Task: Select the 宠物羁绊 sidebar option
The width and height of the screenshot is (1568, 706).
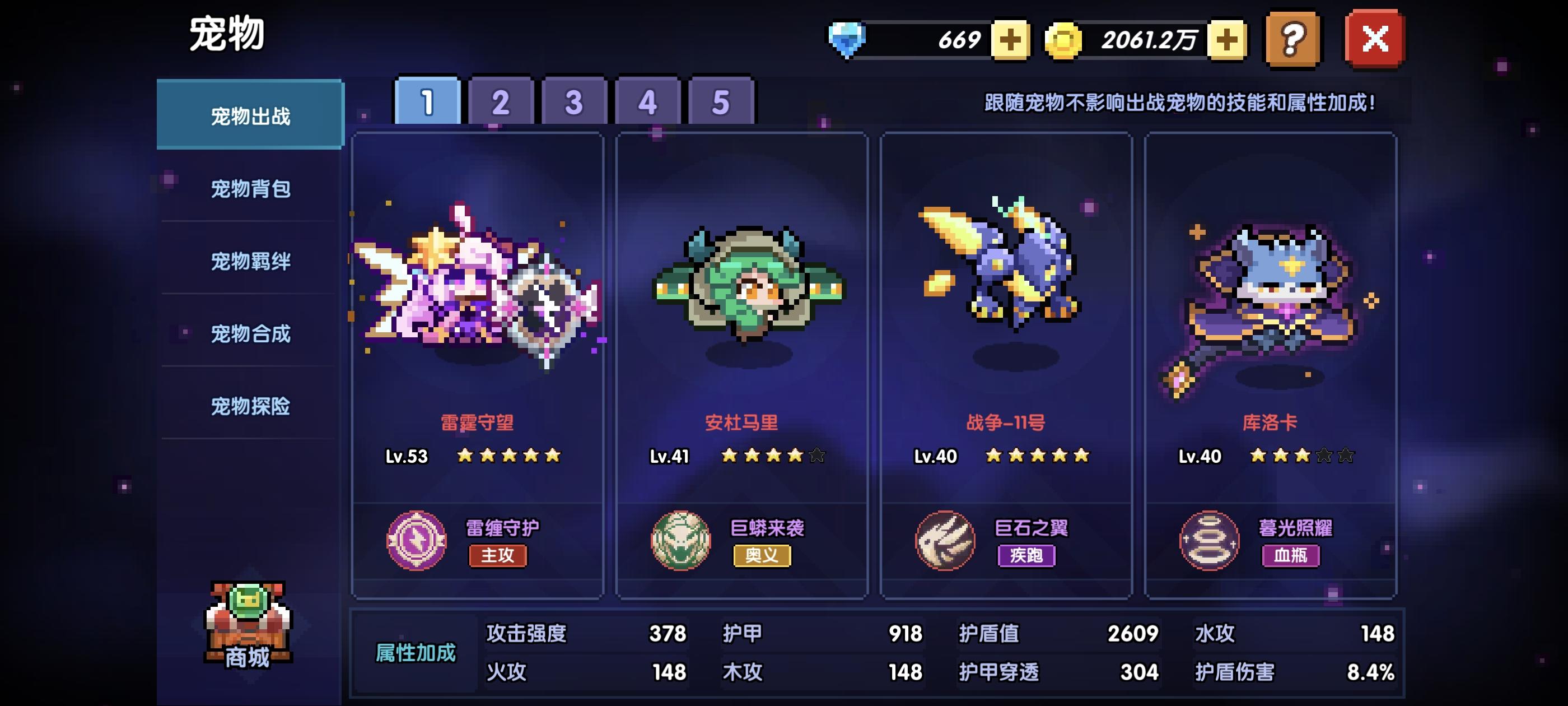Action: click(250, 262)
